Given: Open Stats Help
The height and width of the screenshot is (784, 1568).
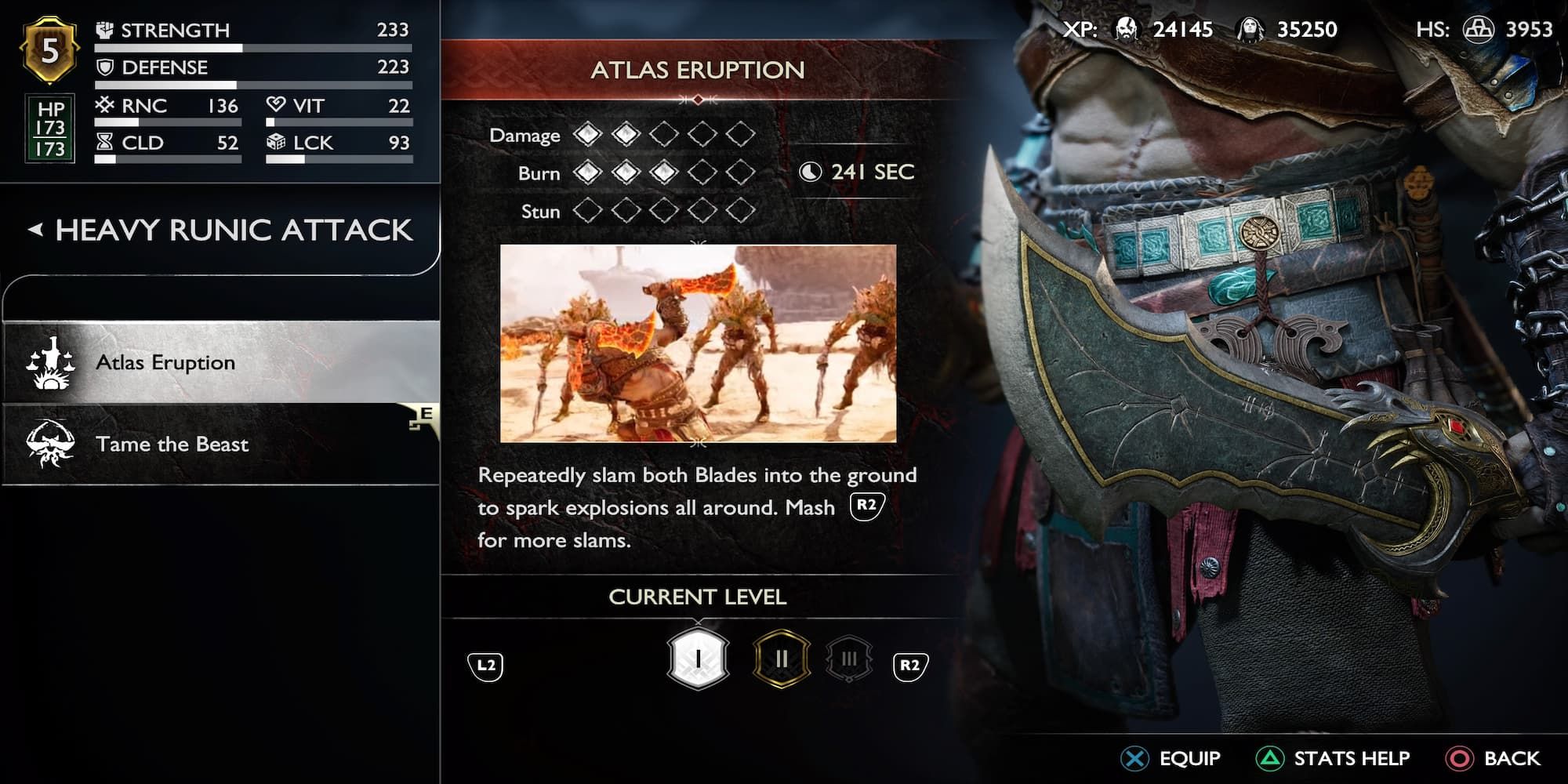Looking at the screenshot, I should point(1333,758).
